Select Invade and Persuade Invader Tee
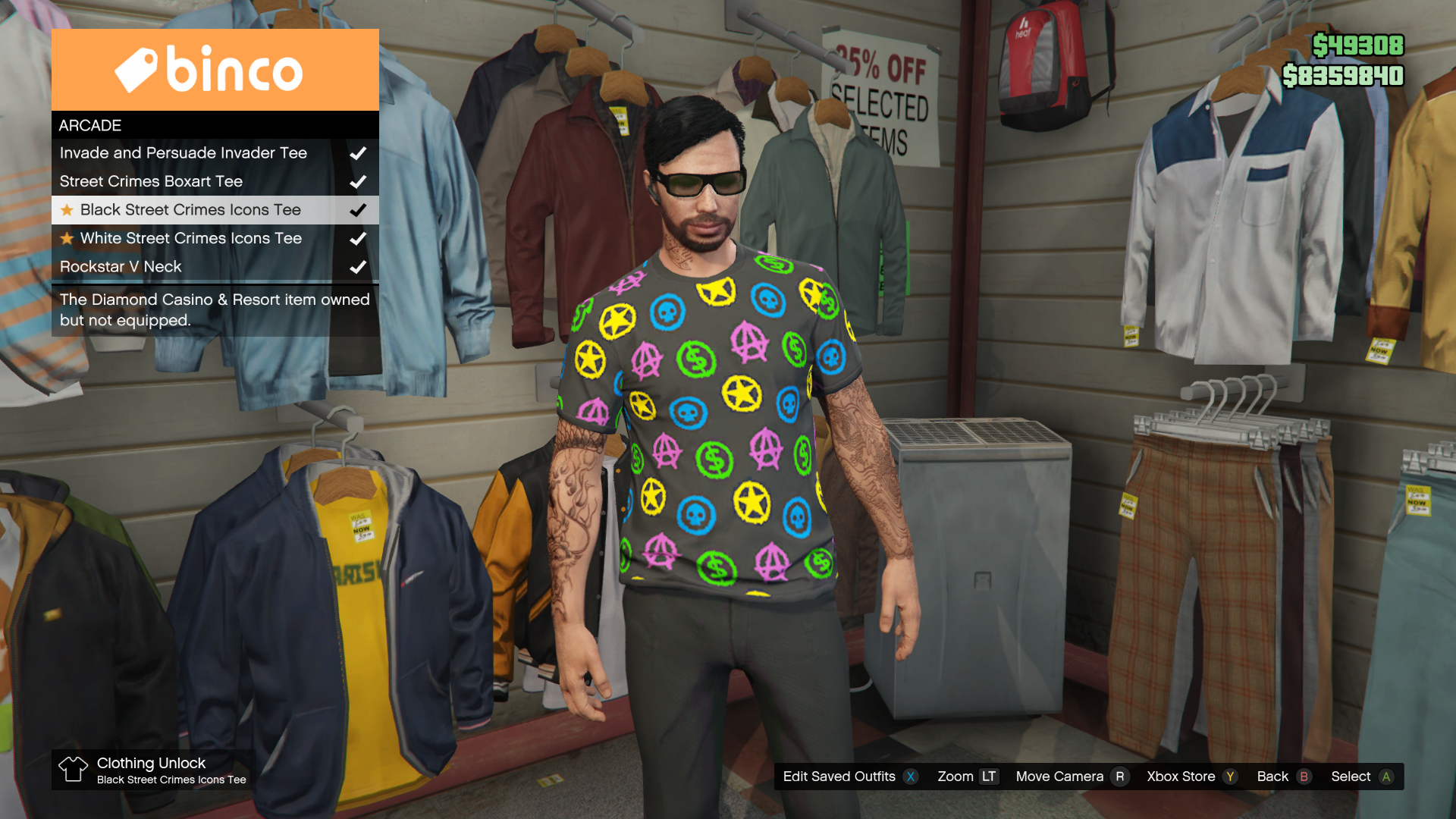 [184, 153]
